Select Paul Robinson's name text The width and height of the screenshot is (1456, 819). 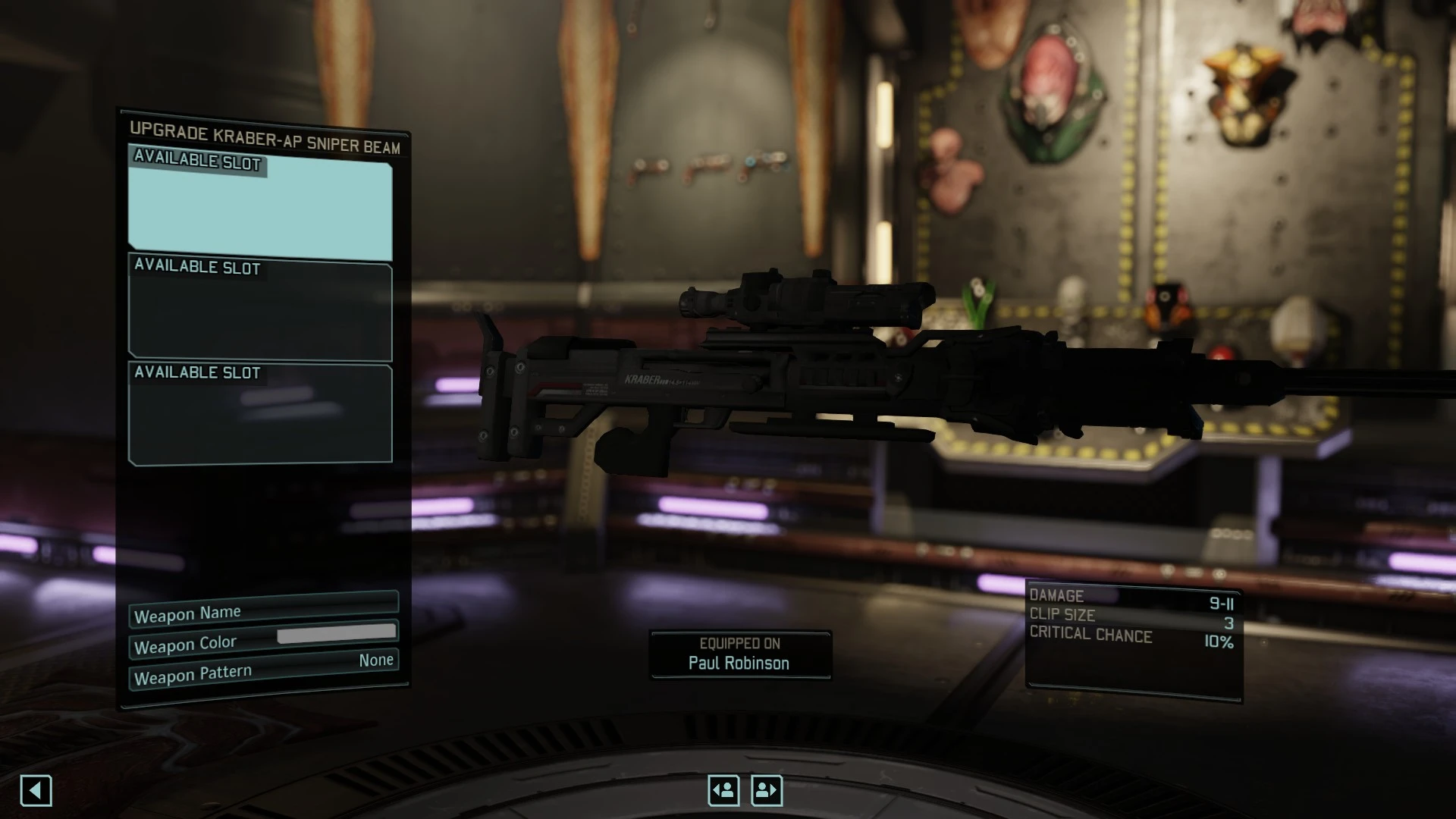(739, 663)
